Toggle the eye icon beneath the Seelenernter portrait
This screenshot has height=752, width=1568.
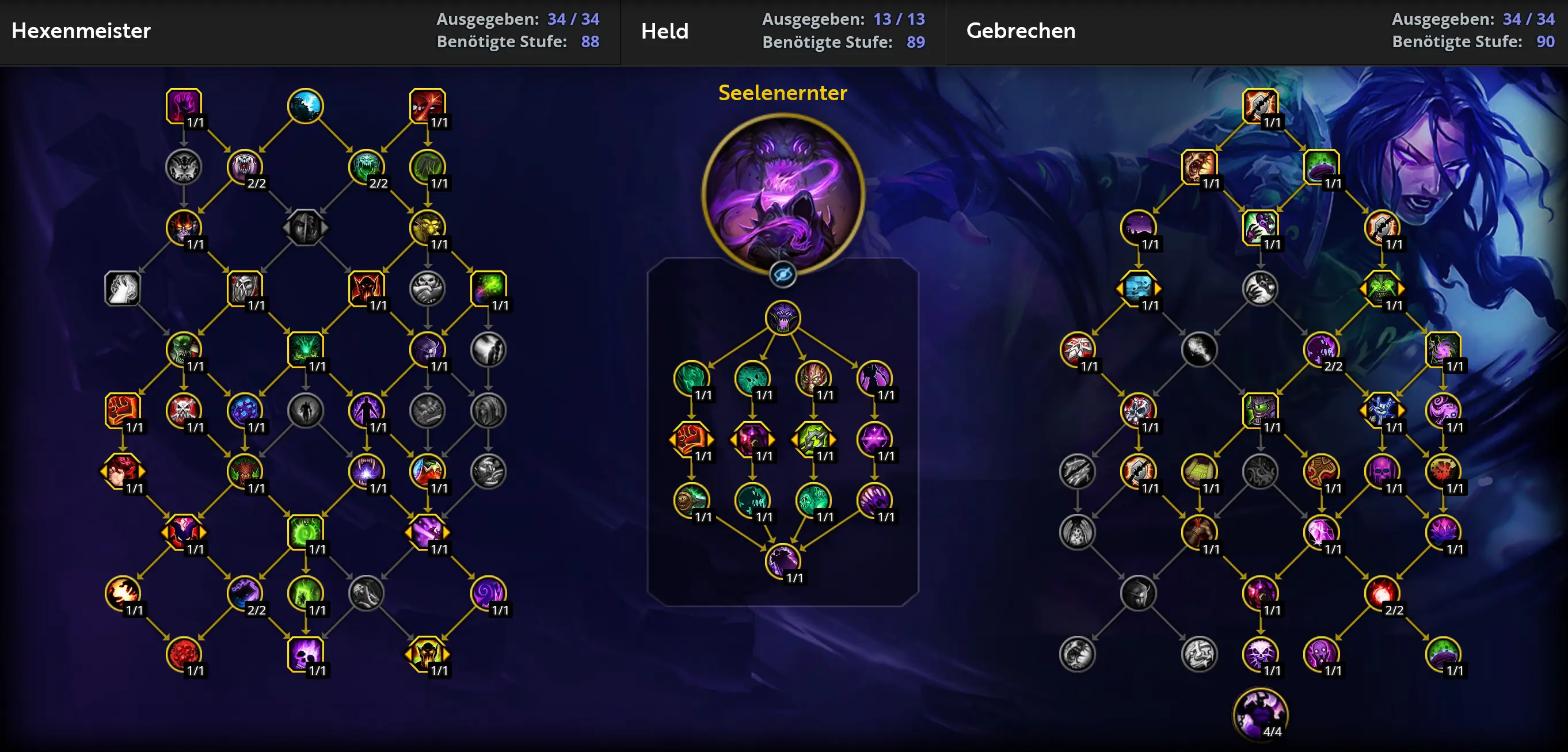[x=783, y=275]
